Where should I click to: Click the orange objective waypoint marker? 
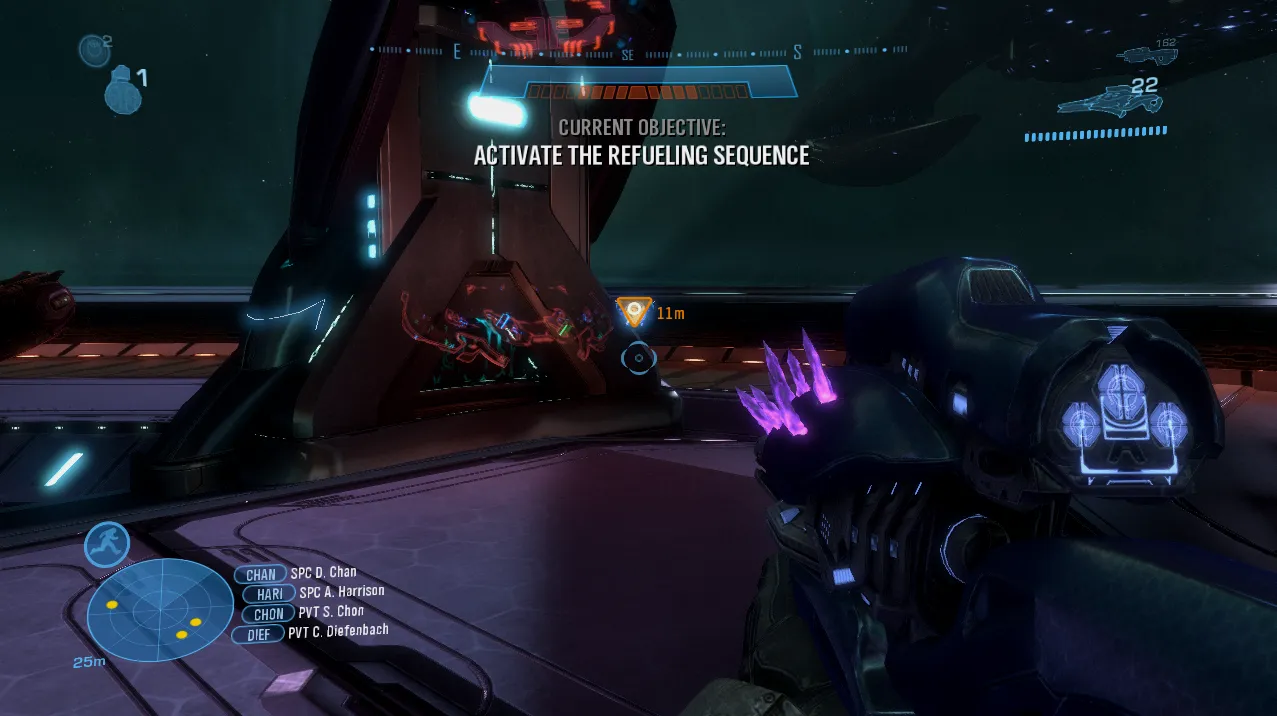pyautogui.click(x=633, y=312)
